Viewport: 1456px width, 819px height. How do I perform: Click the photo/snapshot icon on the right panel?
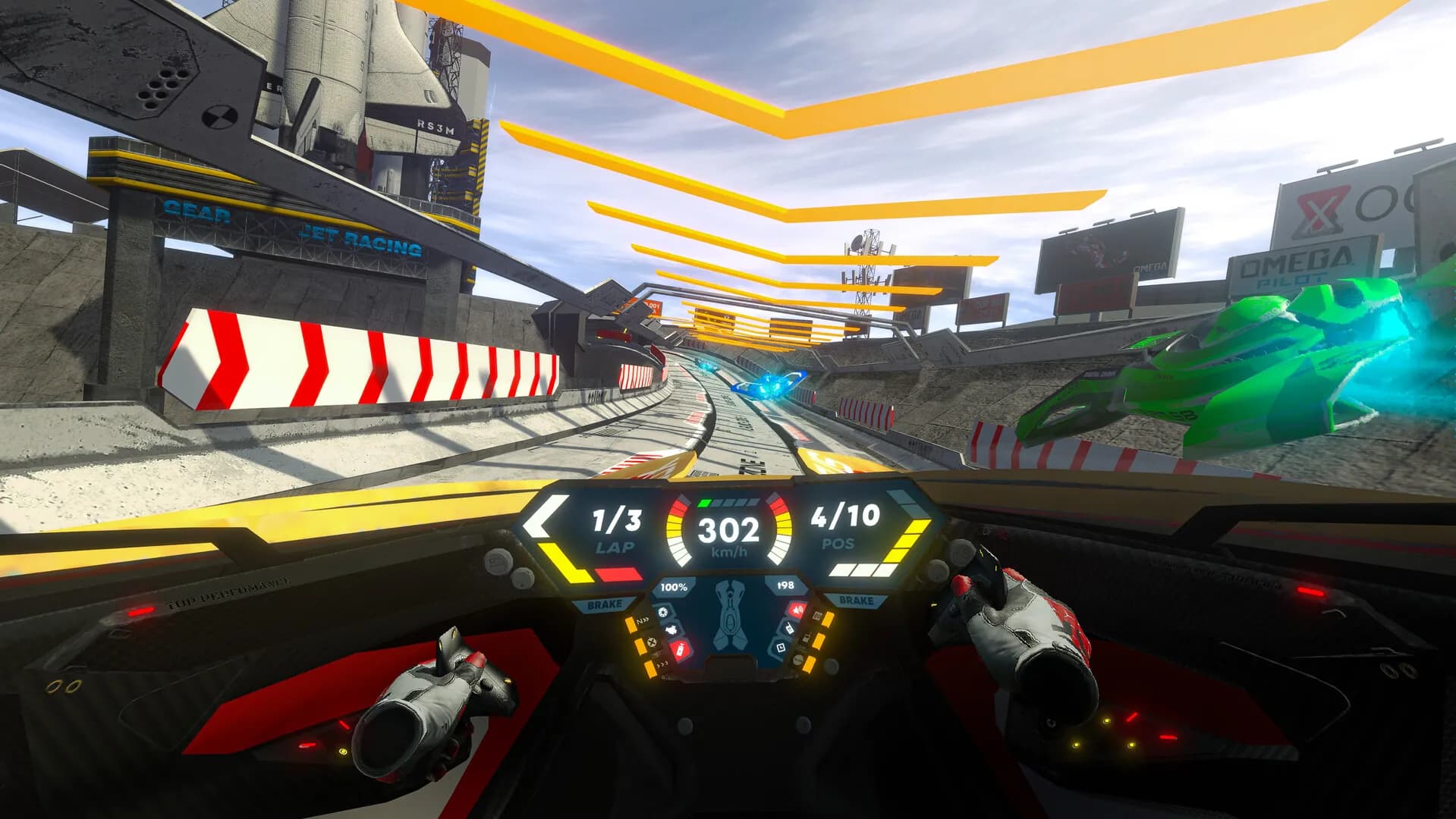(781, 648)
